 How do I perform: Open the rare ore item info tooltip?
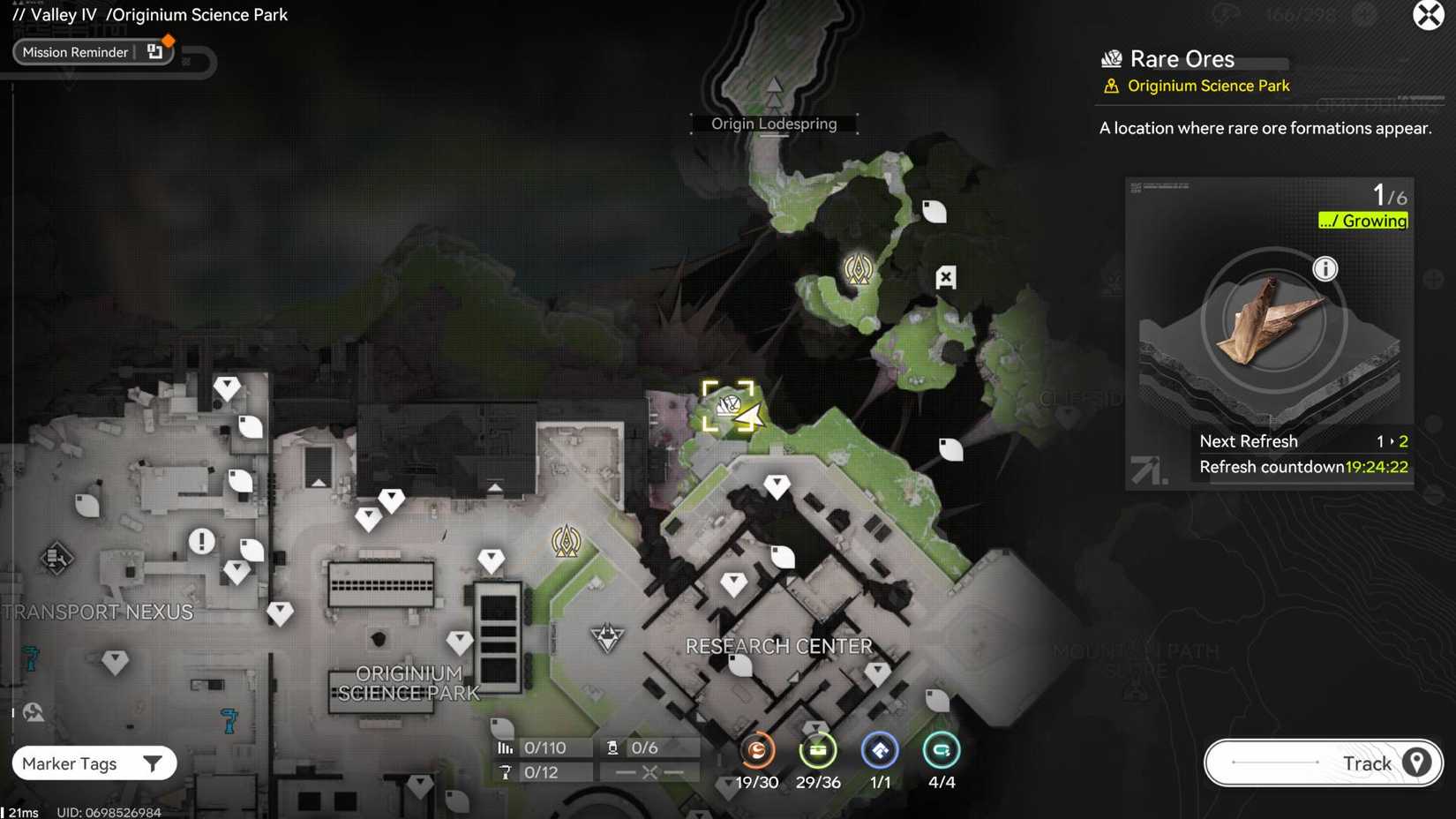pyautogui.click(x=1325, y=269)
